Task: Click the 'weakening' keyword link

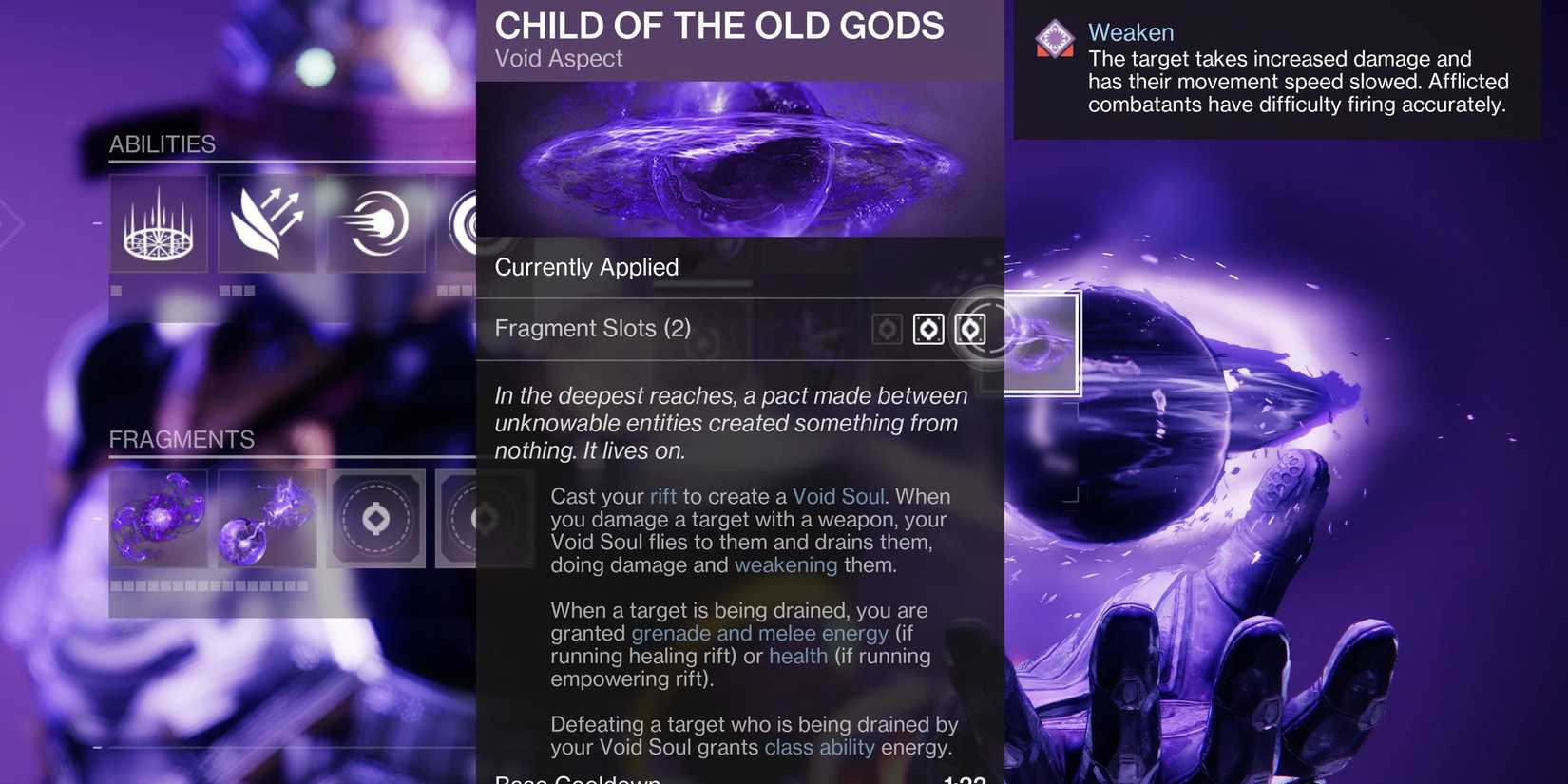Action: tap(786, 564)
